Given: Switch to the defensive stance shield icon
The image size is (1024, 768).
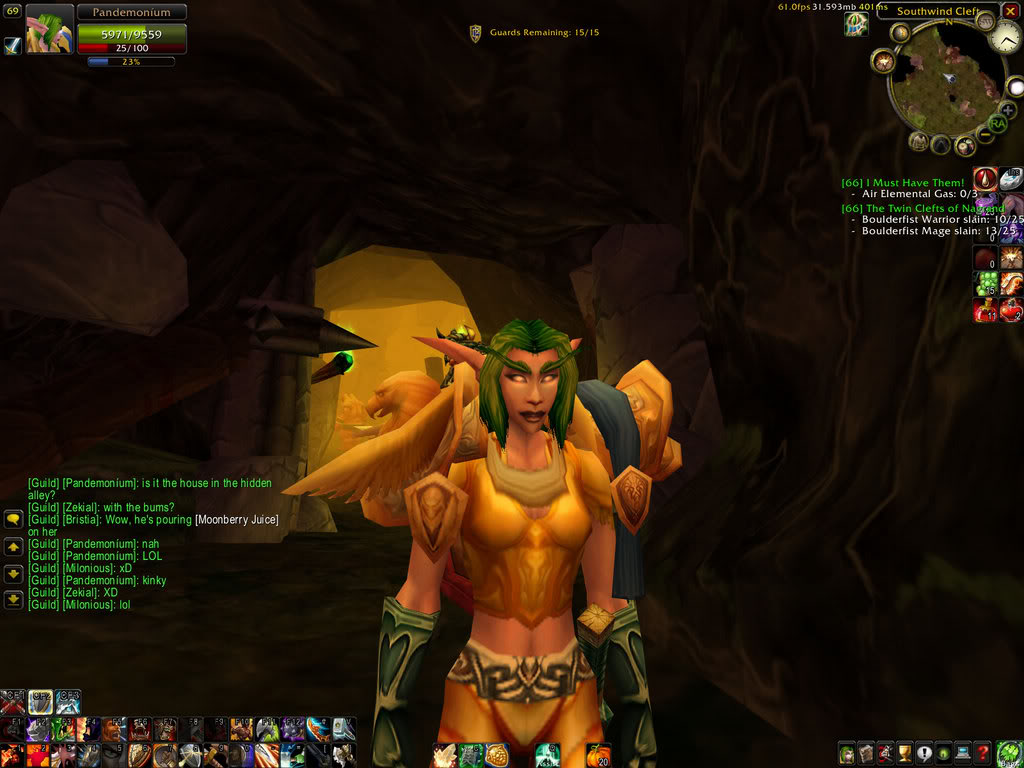Looking at the screenshot, I should [40, 701].
